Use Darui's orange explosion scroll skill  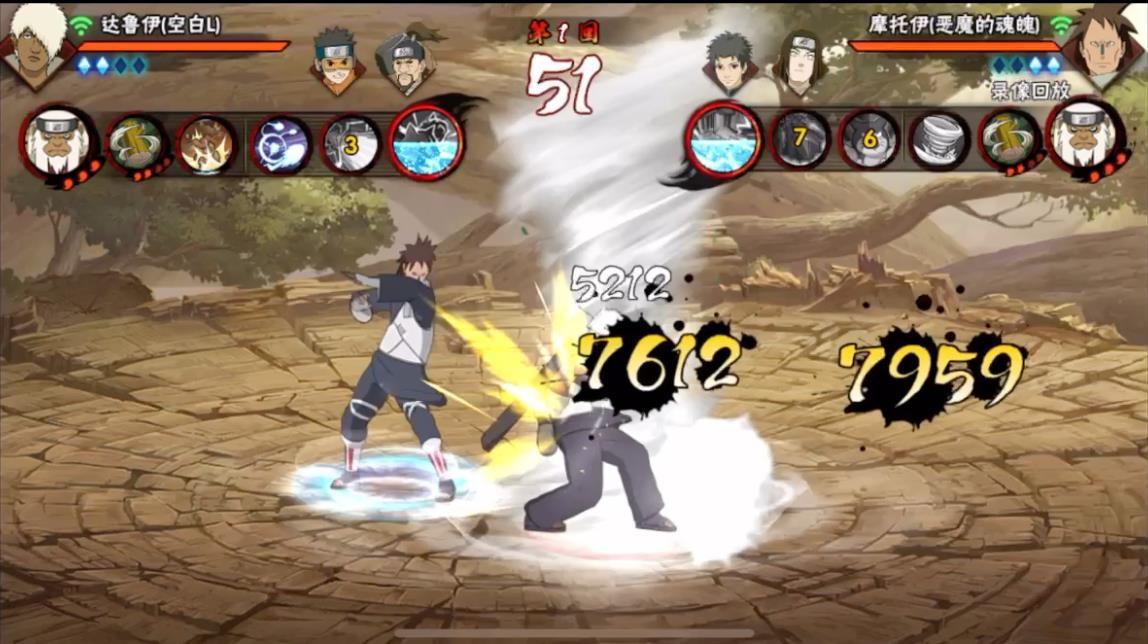click(x=207, y=145)
